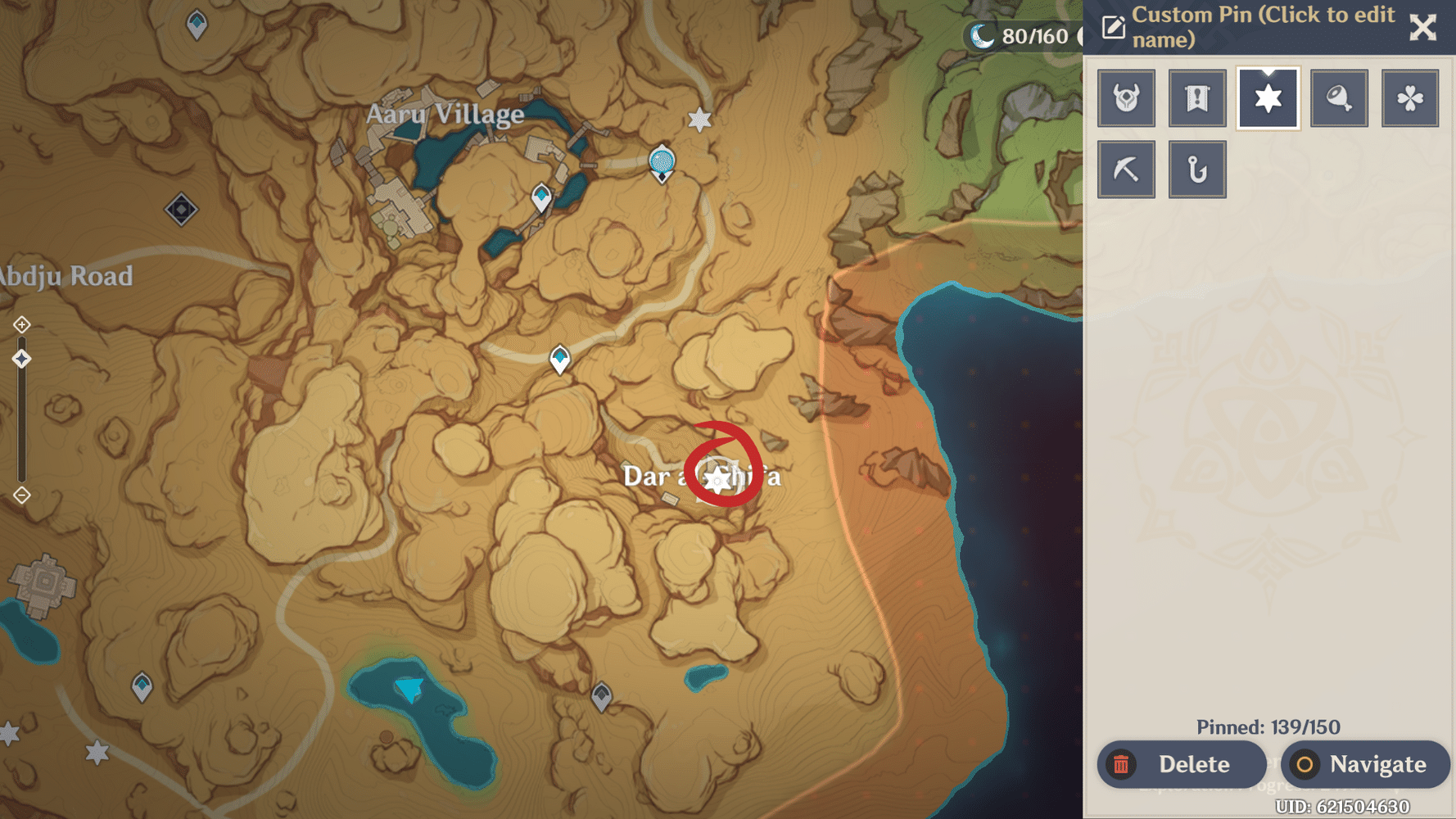Screen dimensions: 1456x819
Task: Select the meat pin icon
Action: pos(1339,97)
